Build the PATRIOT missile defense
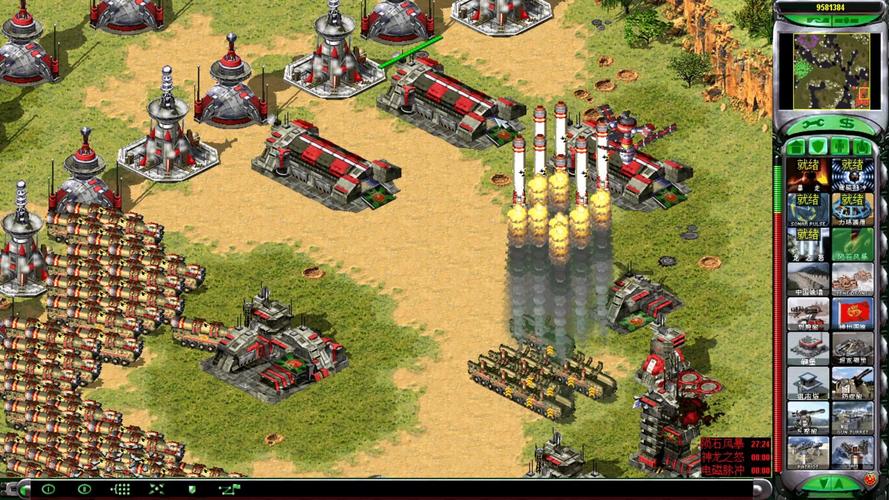Screen dimensions: 889x500 pos(808,451)
